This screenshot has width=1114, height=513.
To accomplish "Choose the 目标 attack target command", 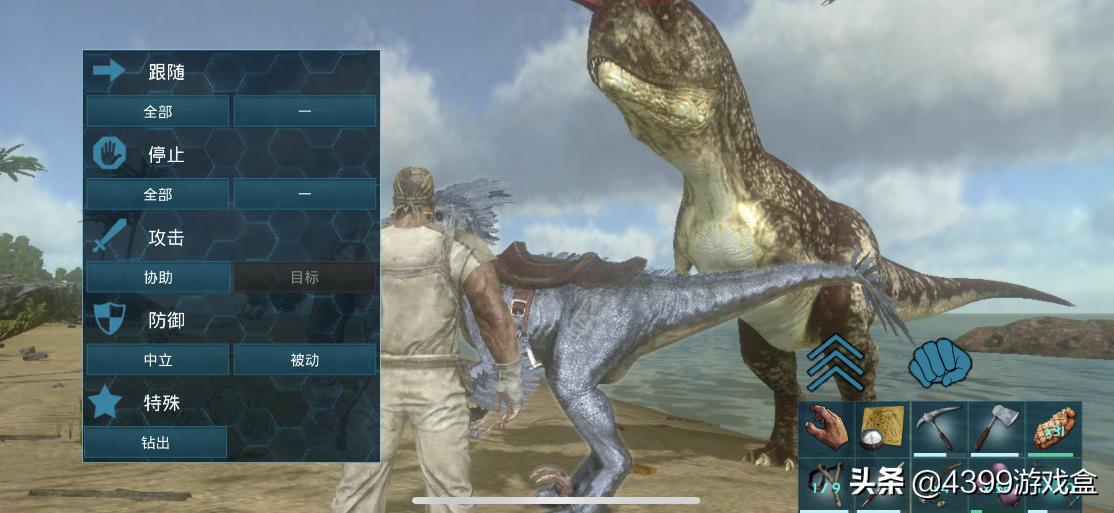I will pos(305,277).
